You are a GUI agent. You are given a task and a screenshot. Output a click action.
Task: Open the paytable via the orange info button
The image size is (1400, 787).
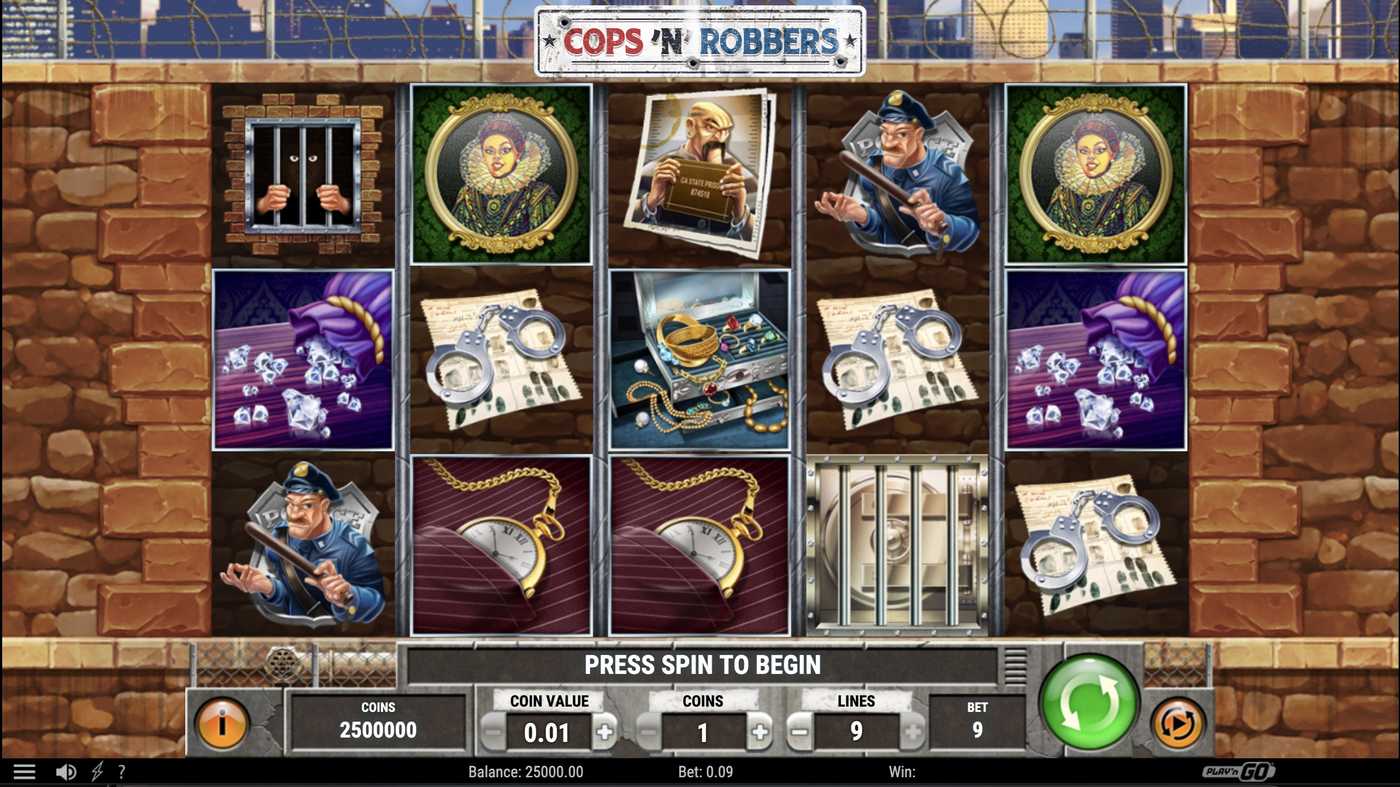pos(222,722)
